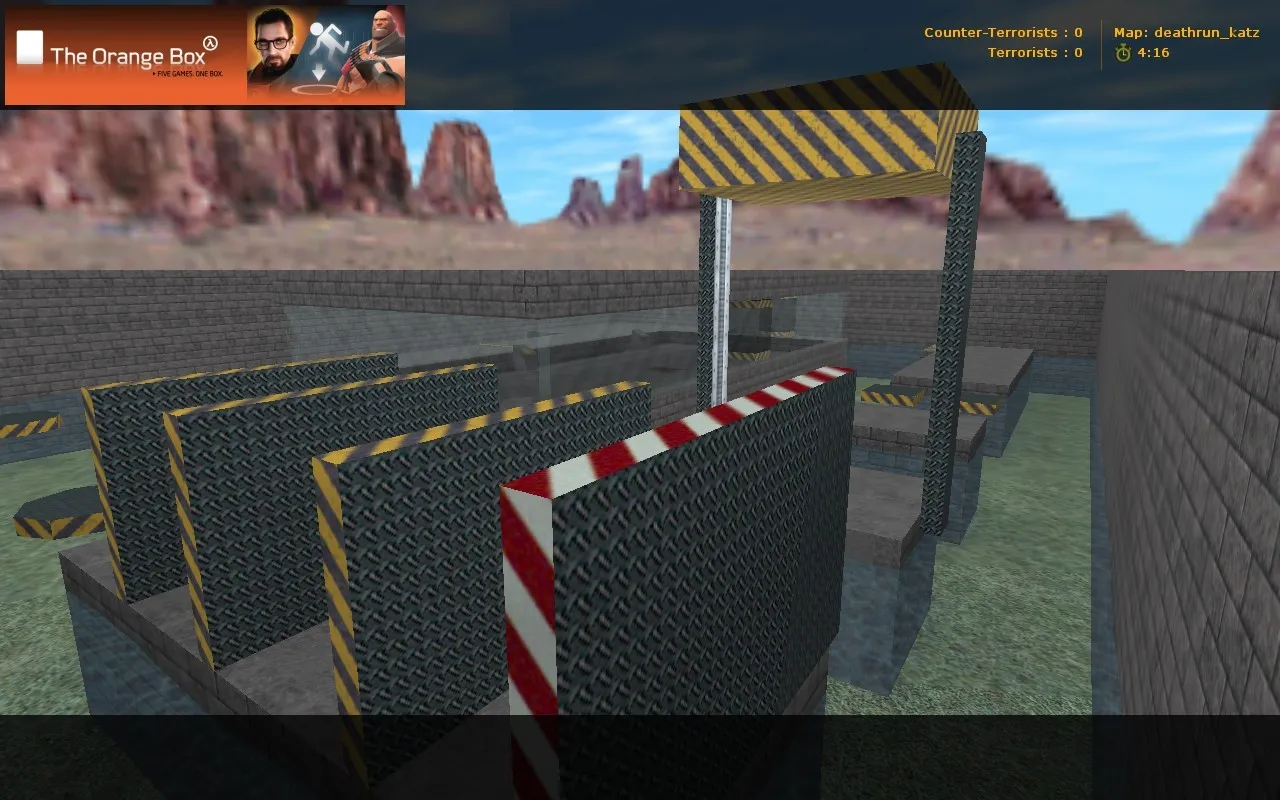Select the Counter-Terrorists score of 0
This screenshot has width=1280, height=800.
click(1078, 31)
